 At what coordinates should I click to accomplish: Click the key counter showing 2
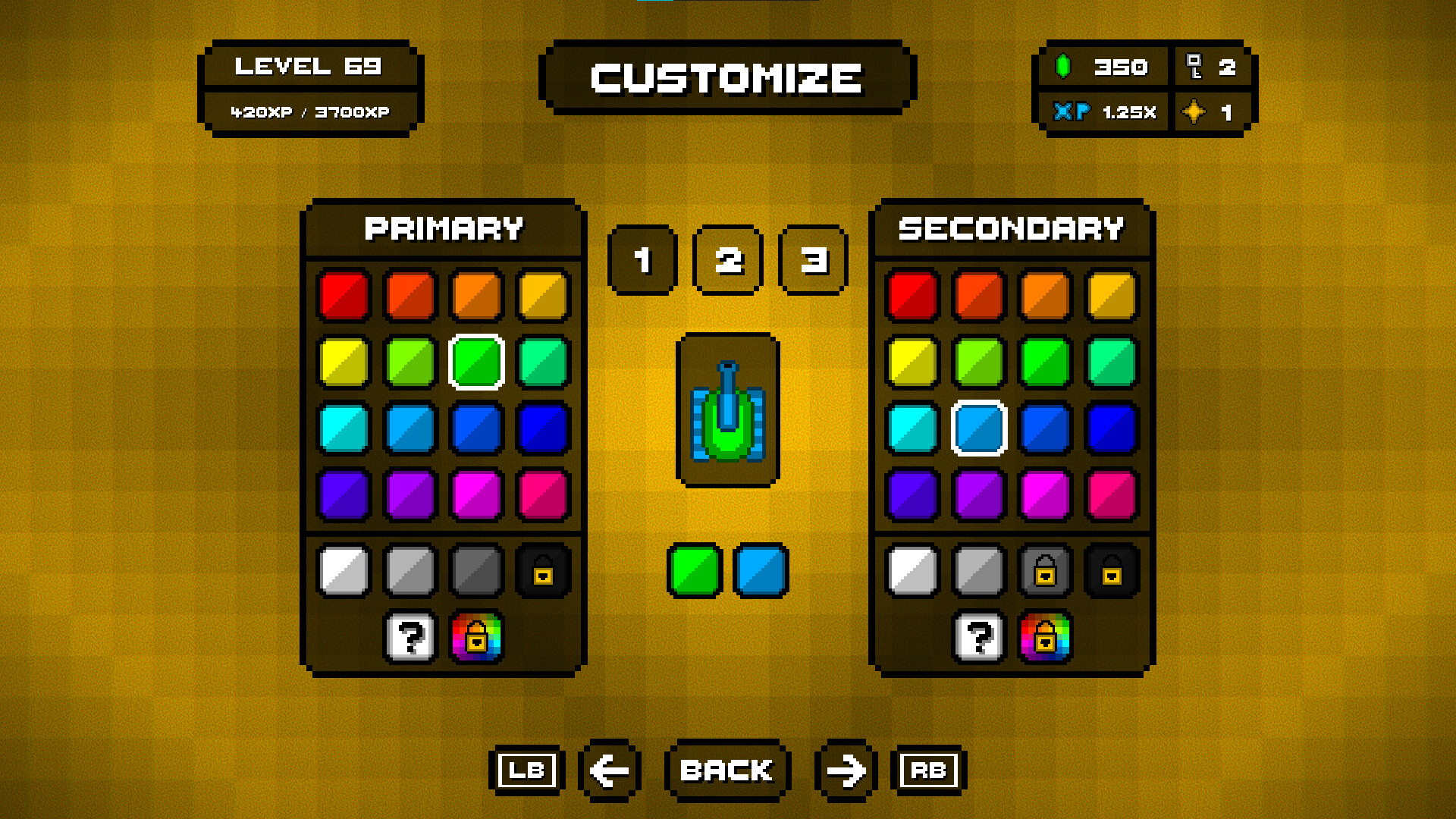(1211, 67)
